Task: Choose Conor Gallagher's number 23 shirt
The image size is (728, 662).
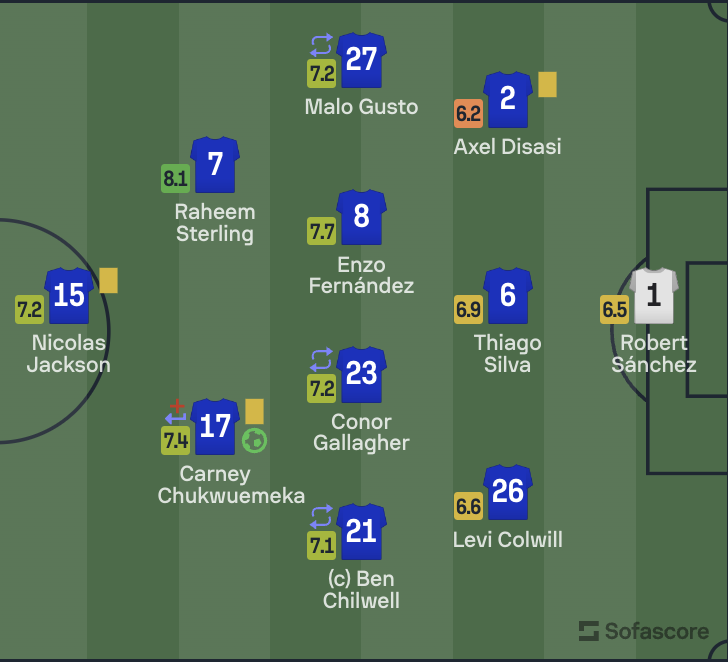Action: click(361, 374)
